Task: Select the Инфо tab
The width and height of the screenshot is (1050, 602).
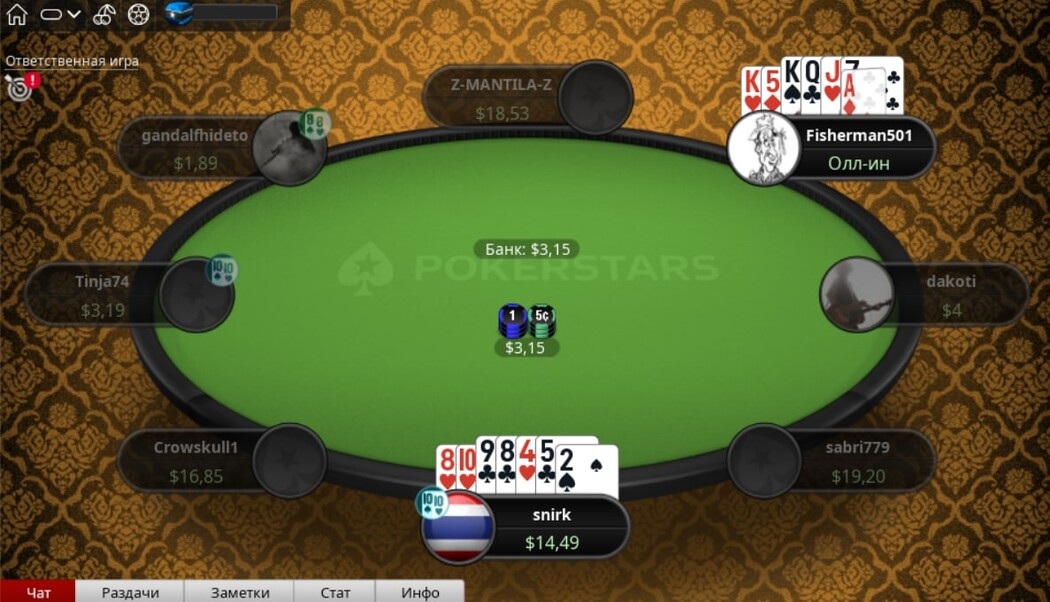Action: coord(420,592)
